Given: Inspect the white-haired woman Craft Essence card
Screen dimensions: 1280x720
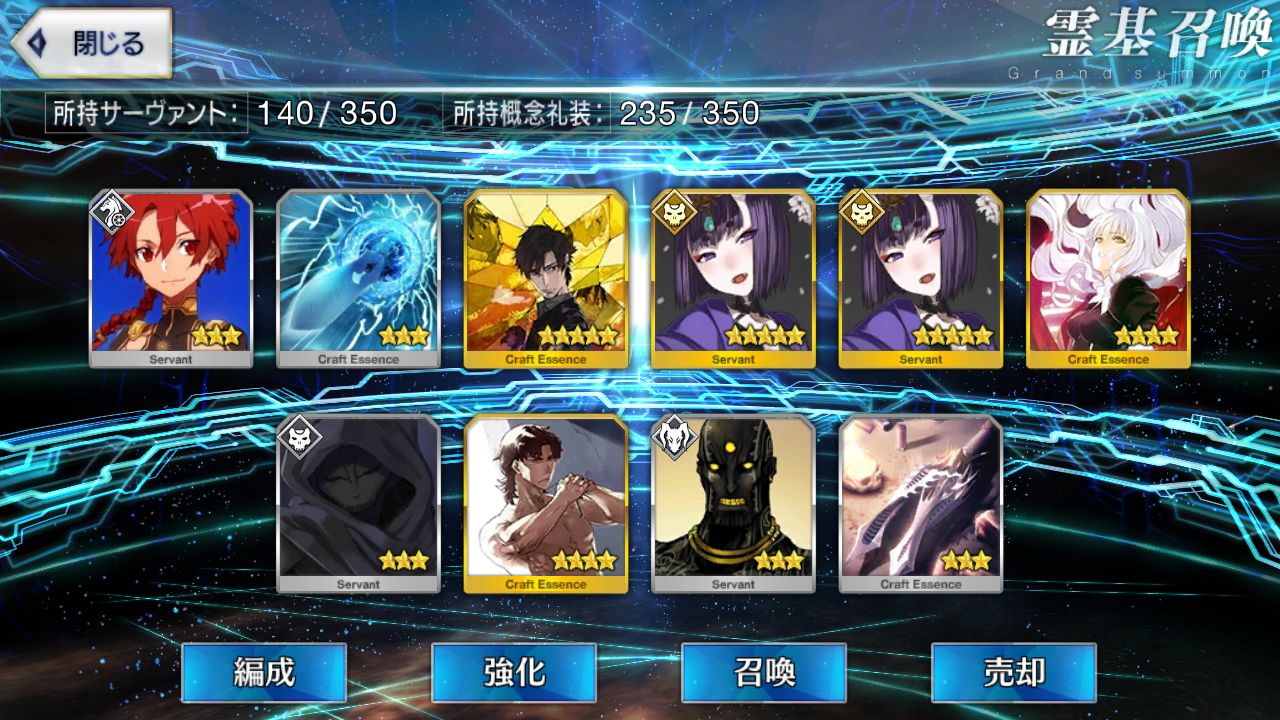Looking at the screenshot, I should pyautogui.click(x=1108, y=278).
